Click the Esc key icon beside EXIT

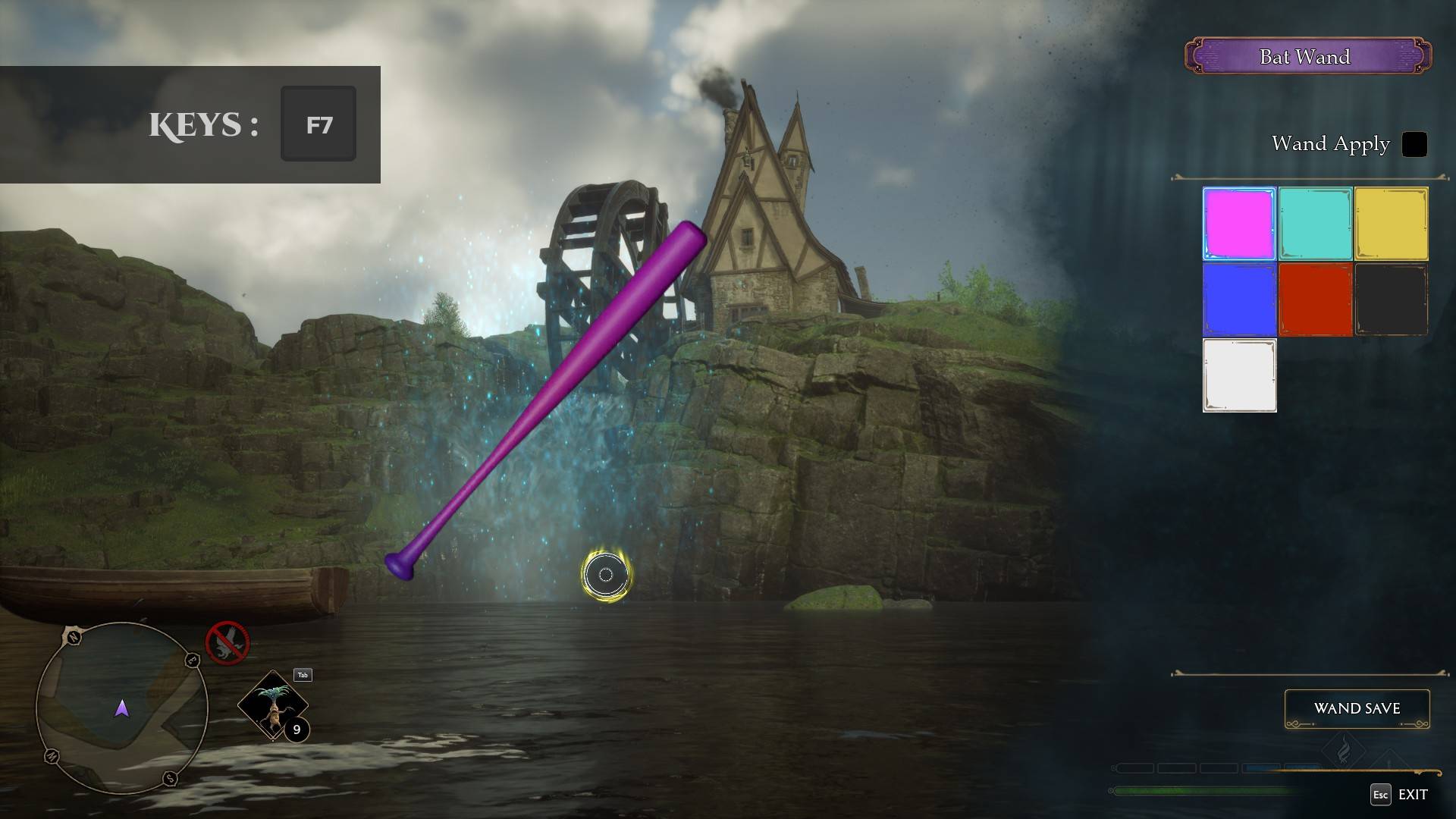pyautogui.click(x=1379, y=795)
